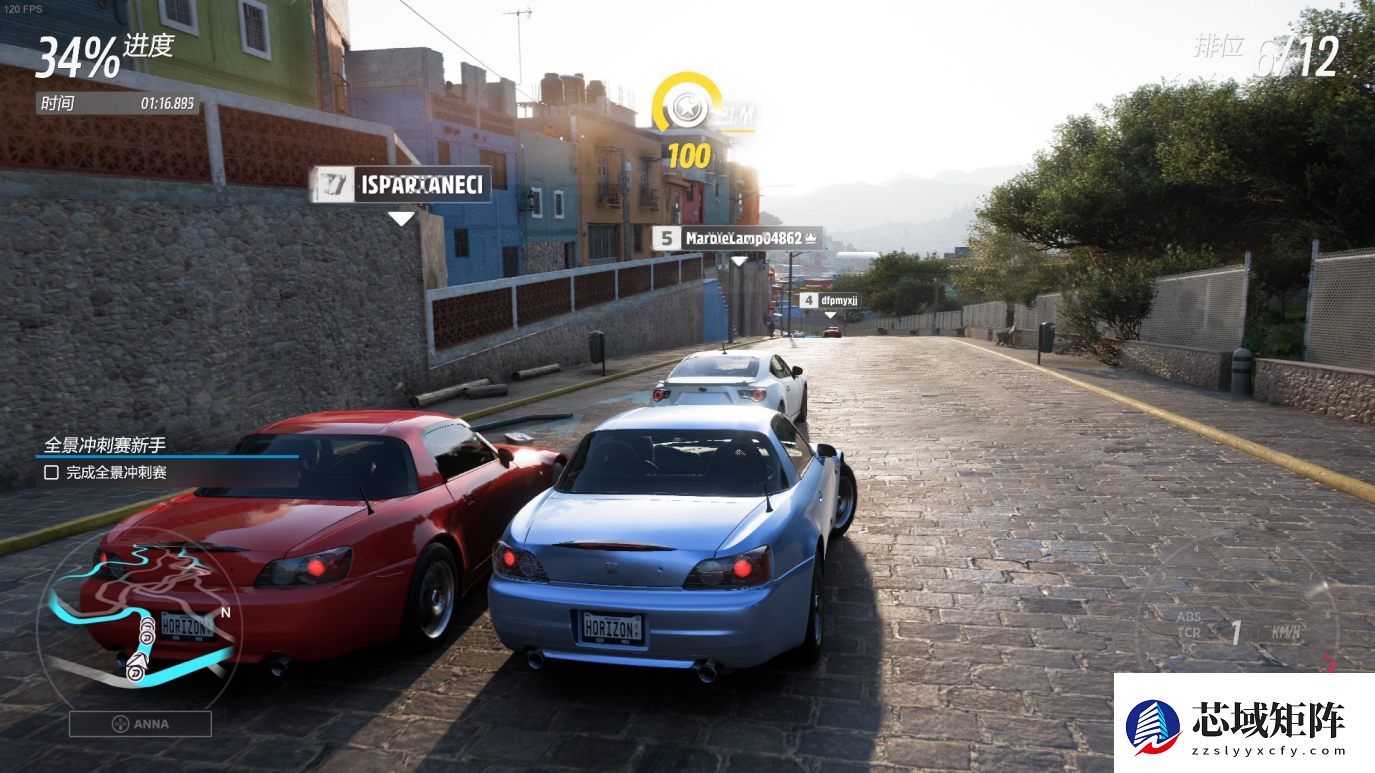Click the yellow checkpoint marker icon
The width and height of the screenshot is (1375, 773).
tap(686, 108)
